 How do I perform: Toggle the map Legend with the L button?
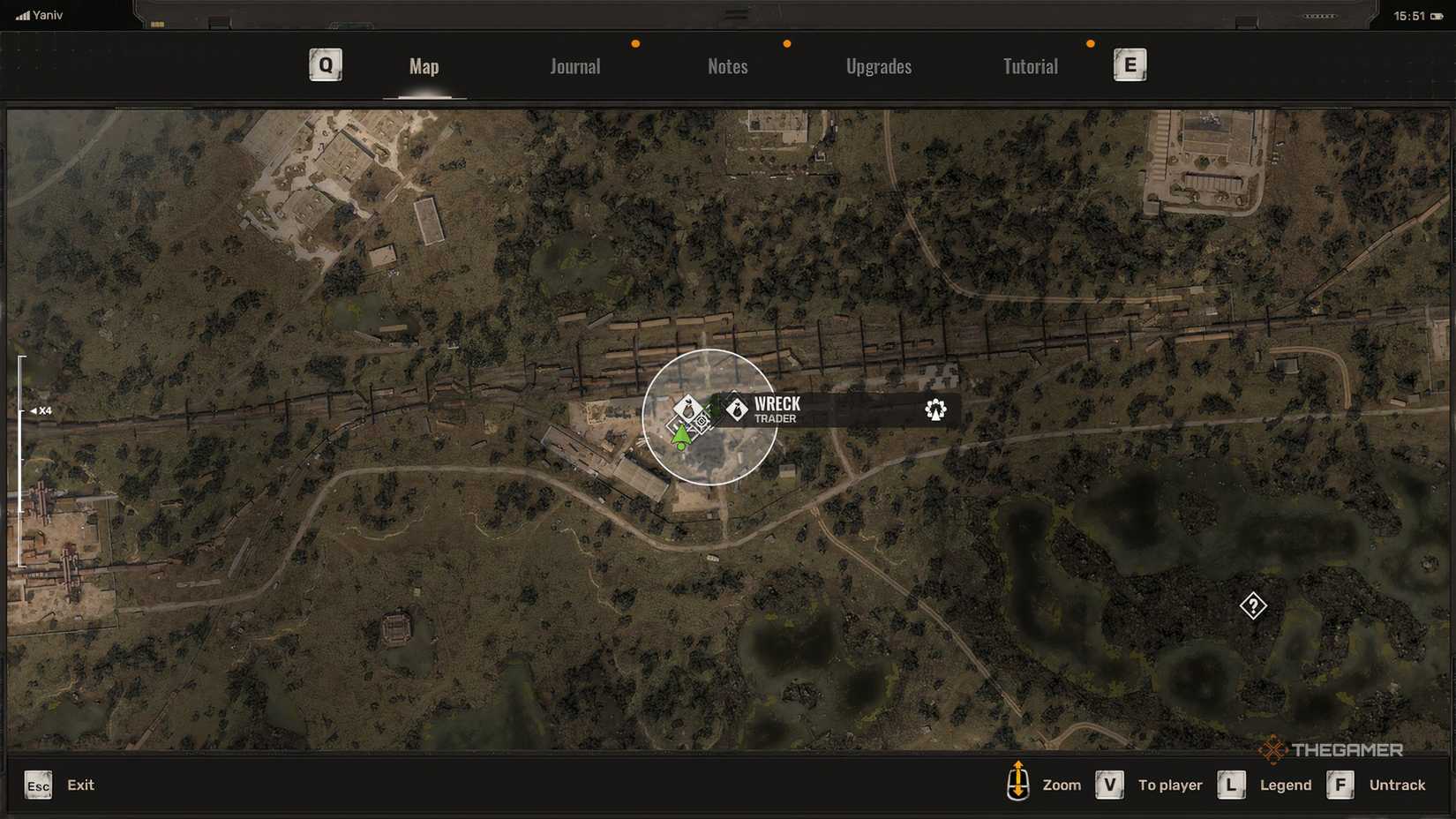[x=1232, y=785]
